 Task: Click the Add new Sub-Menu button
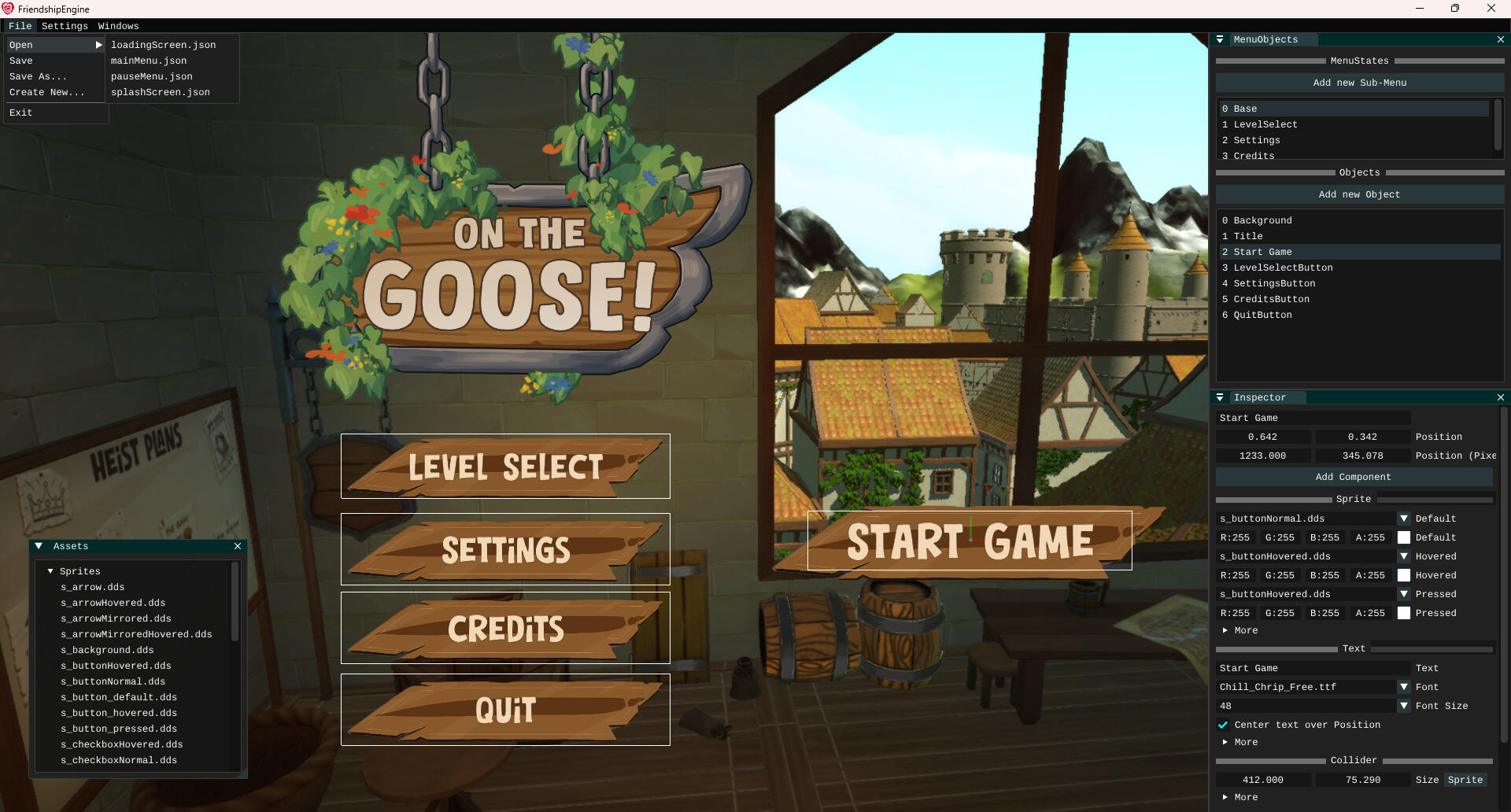1359,82
